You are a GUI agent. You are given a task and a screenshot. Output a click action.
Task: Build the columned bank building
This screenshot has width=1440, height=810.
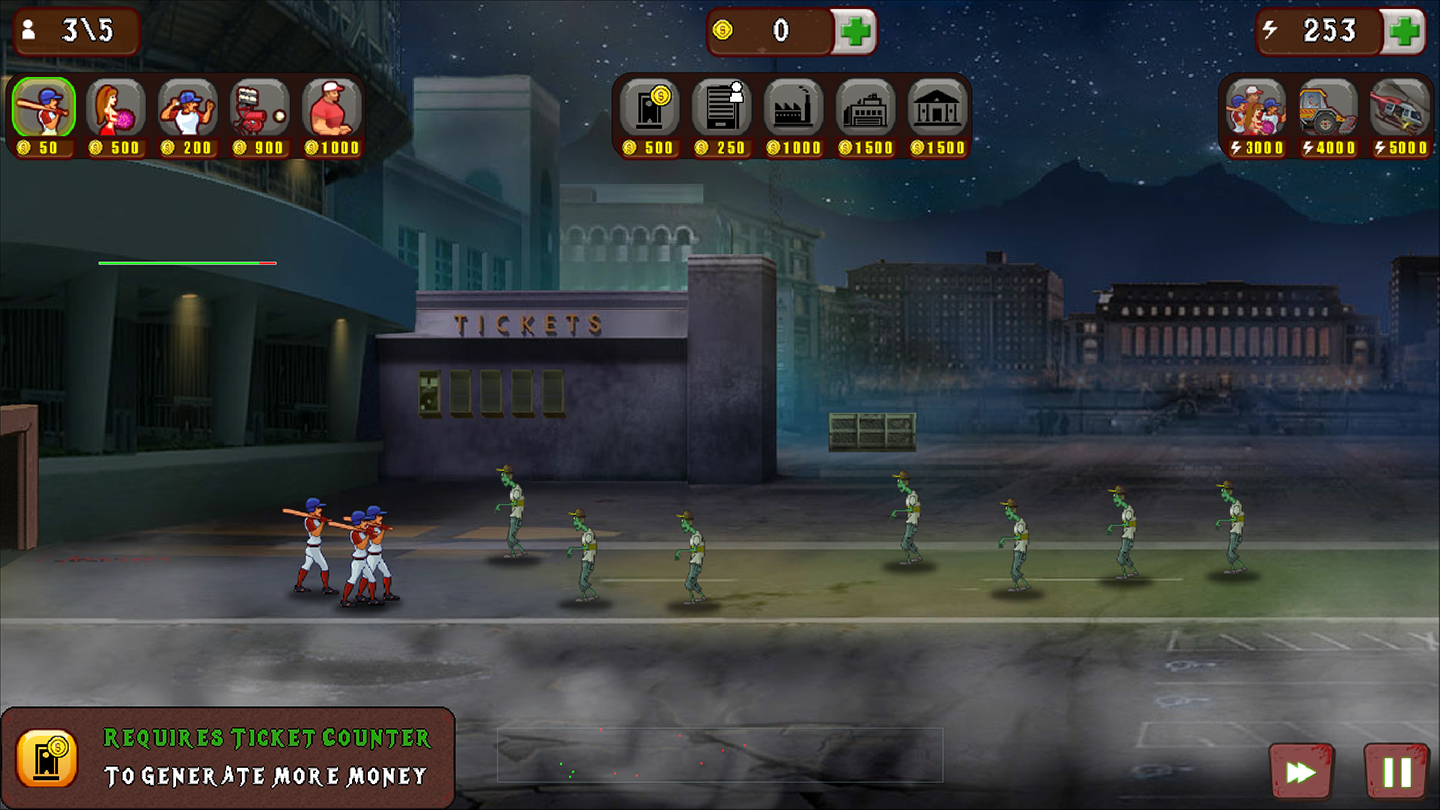937,108
